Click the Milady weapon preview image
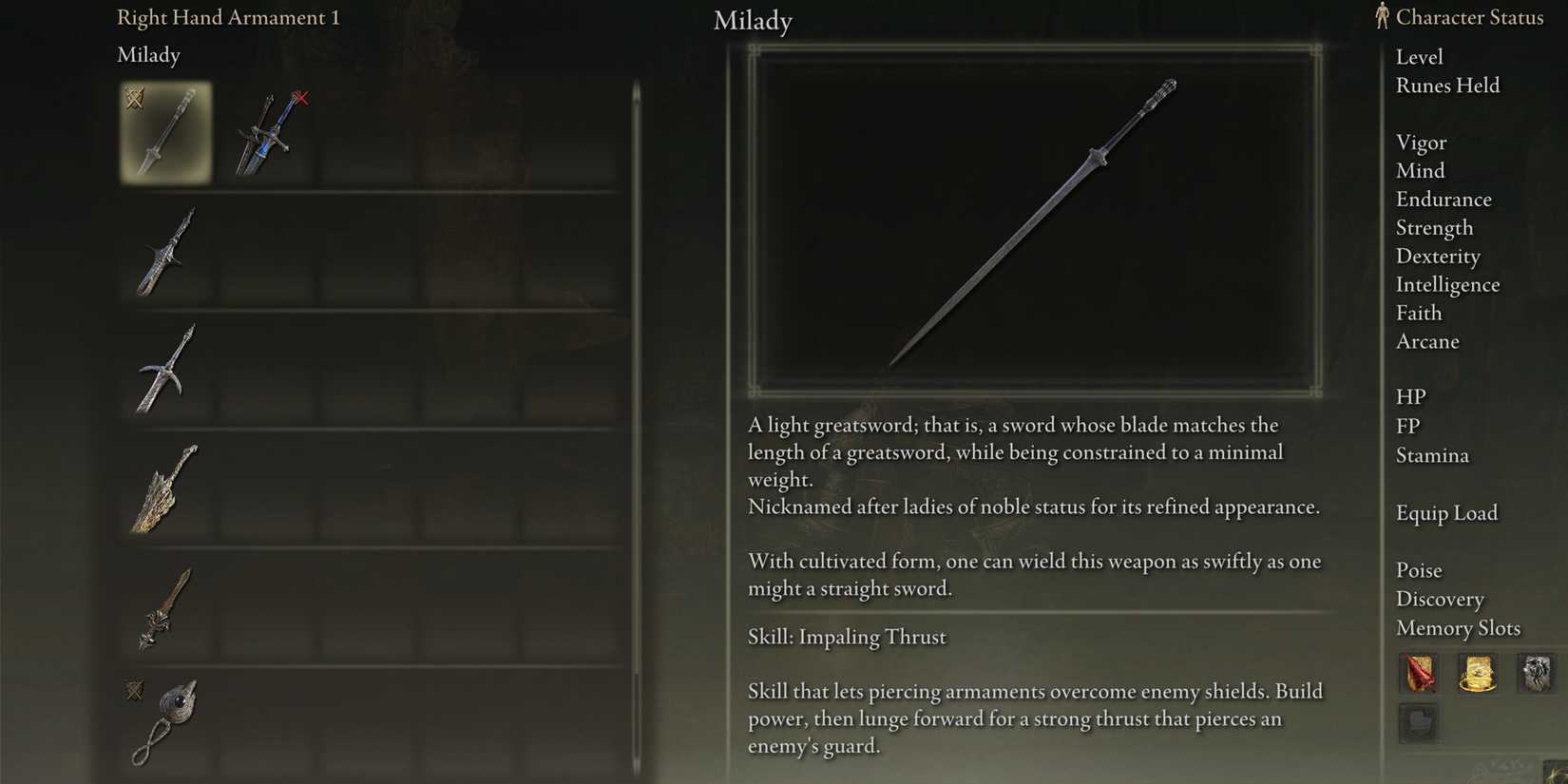Viewport: 1568px width, 784px height. pyautogui.click(x=1036, y=220)
